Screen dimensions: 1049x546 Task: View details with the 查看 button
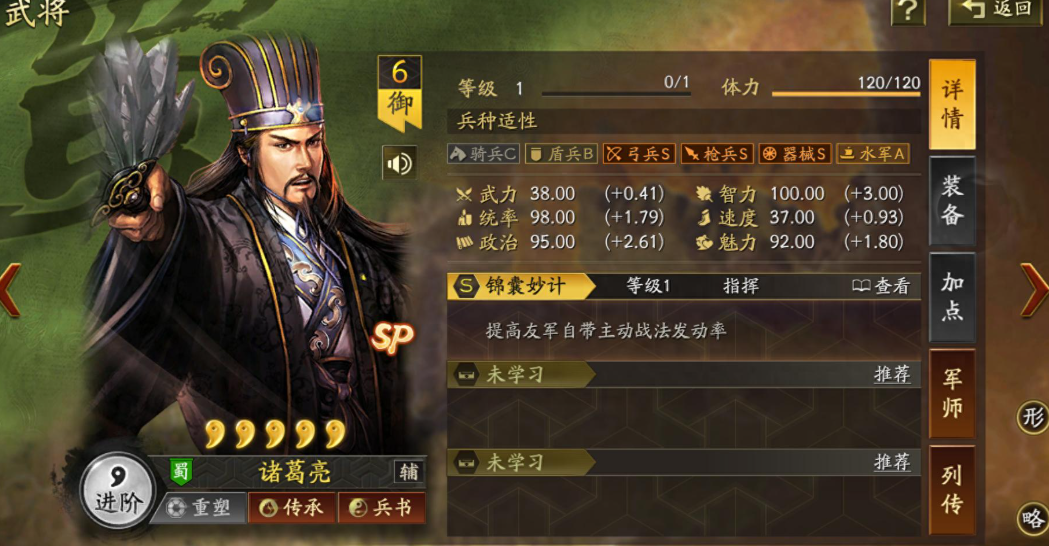[881, 286]
